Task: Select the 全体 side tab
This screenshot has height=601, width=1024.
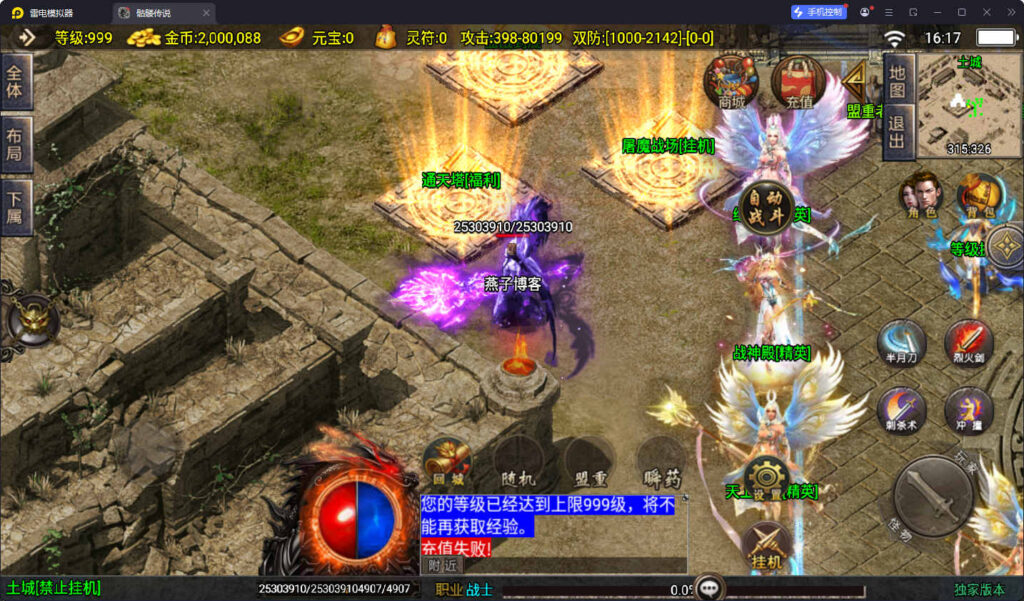Action: 16,82
